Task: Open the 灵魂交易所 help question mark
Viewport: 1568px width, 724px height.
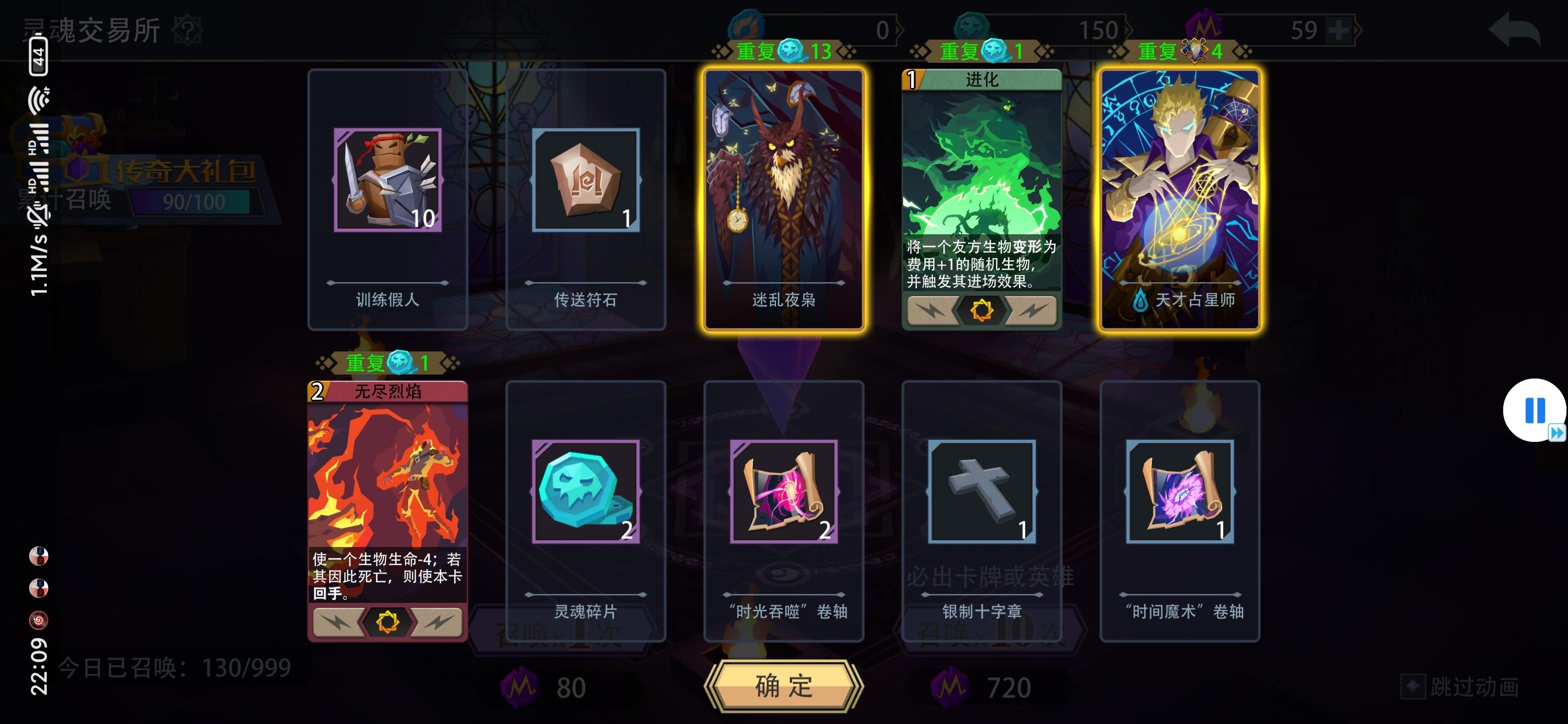Action: (x=186, y=29)
